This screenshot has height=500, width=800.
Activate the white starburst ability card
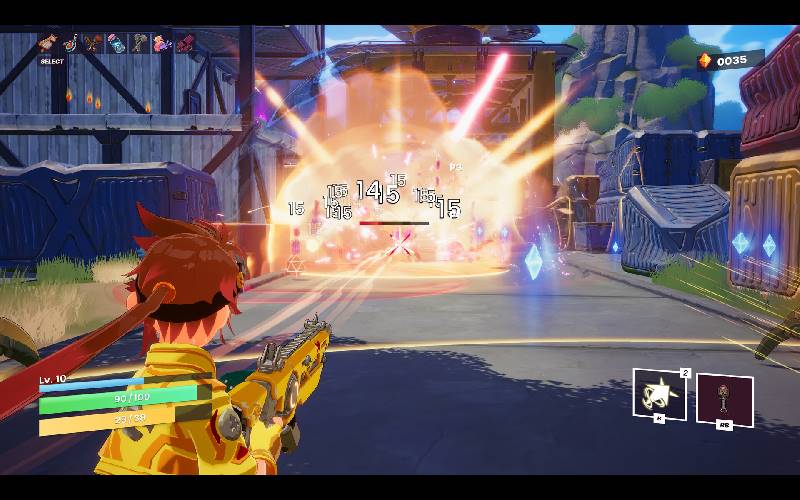[x=660, y=394]
